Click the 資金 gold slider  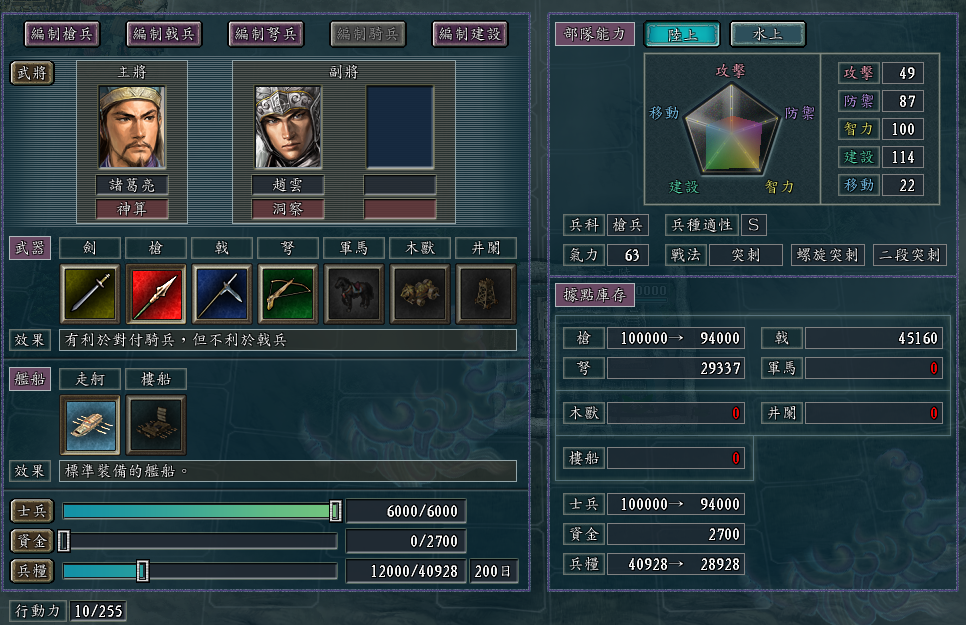point(64,541)
